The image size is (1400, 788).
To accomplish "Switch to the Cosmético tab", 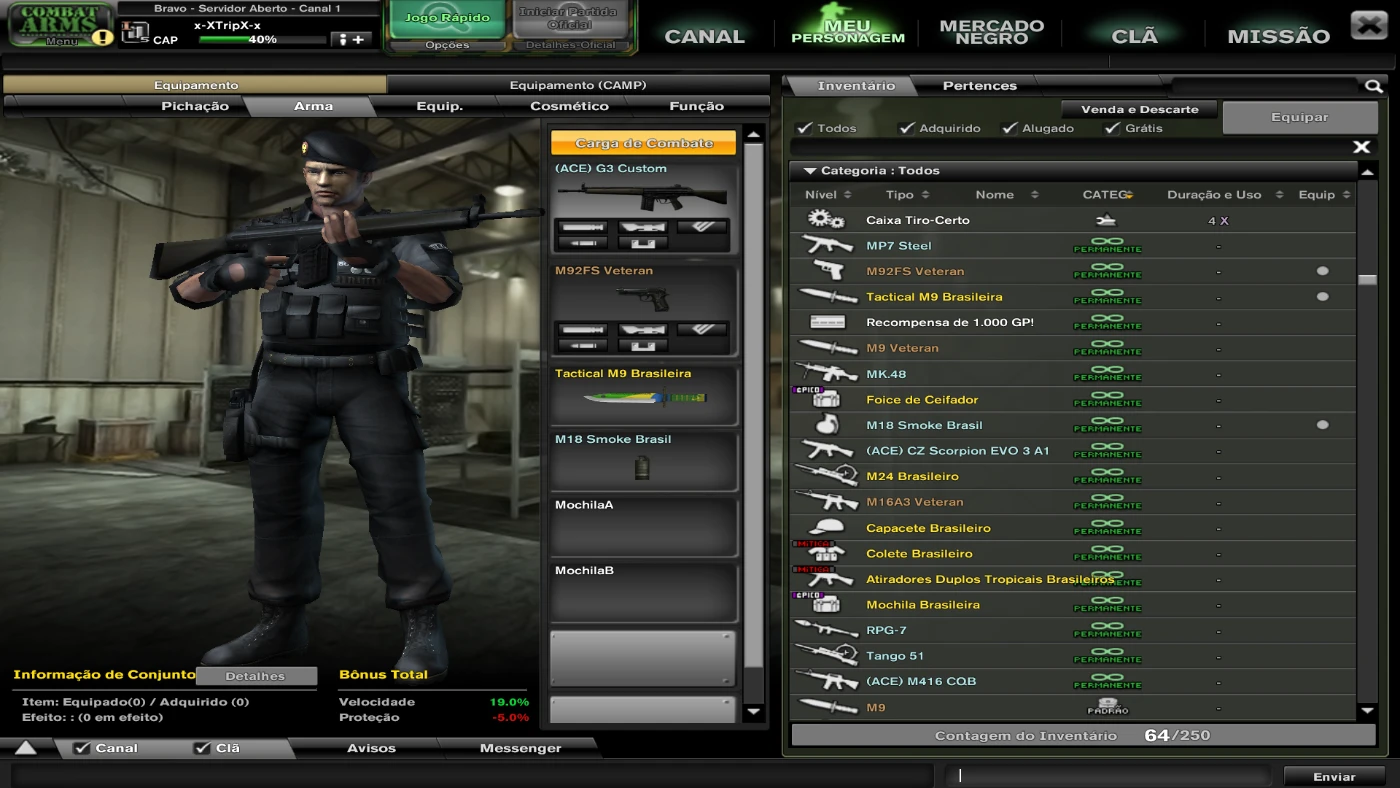I will 569,106.
